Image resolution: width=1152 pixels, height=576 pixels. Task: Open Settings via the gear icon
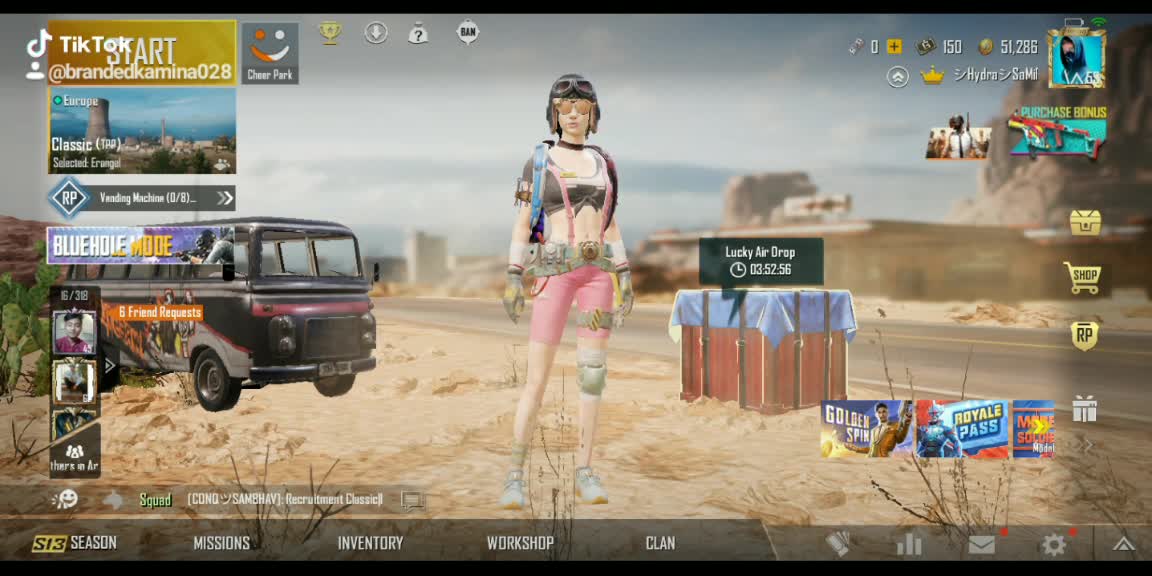(1054, 544)
